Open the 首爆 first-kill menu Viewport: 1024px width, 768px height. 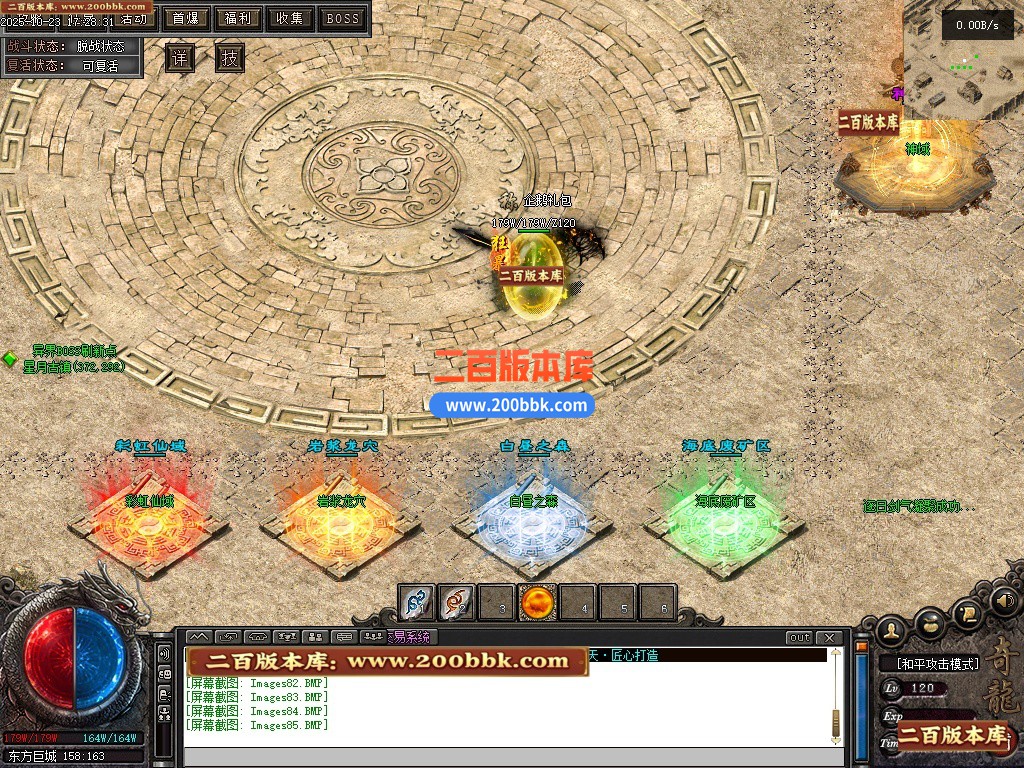pyautogui.click(x=185, y=18)
